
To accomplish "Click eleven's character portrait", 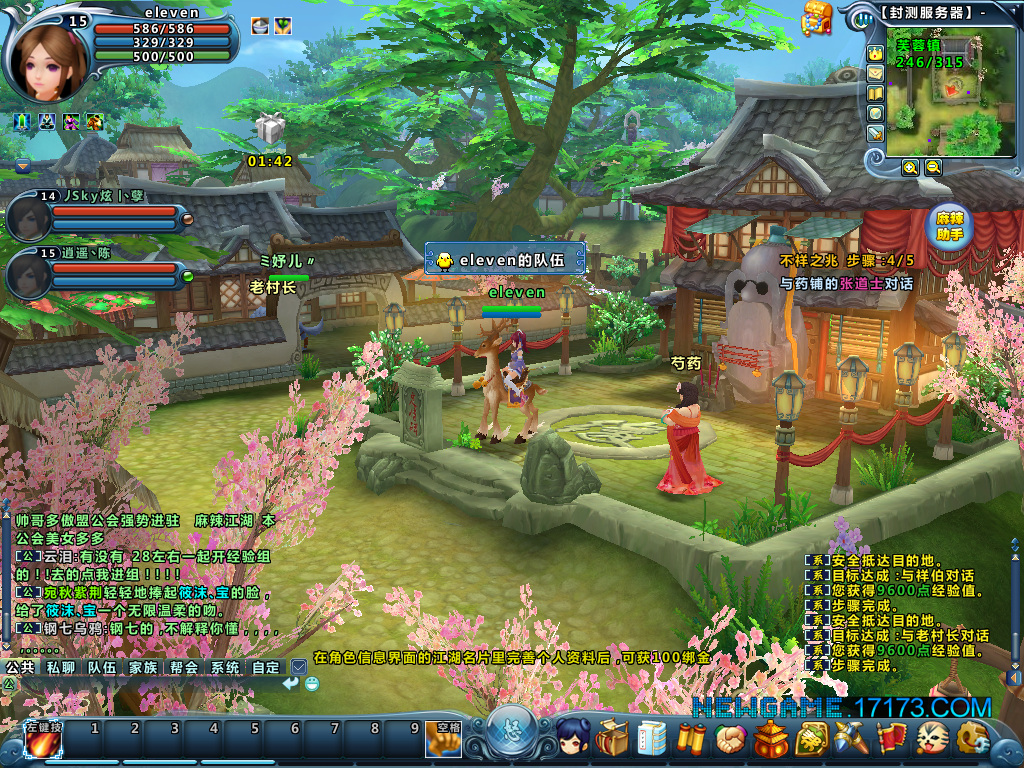I will (x=48, y=52).
